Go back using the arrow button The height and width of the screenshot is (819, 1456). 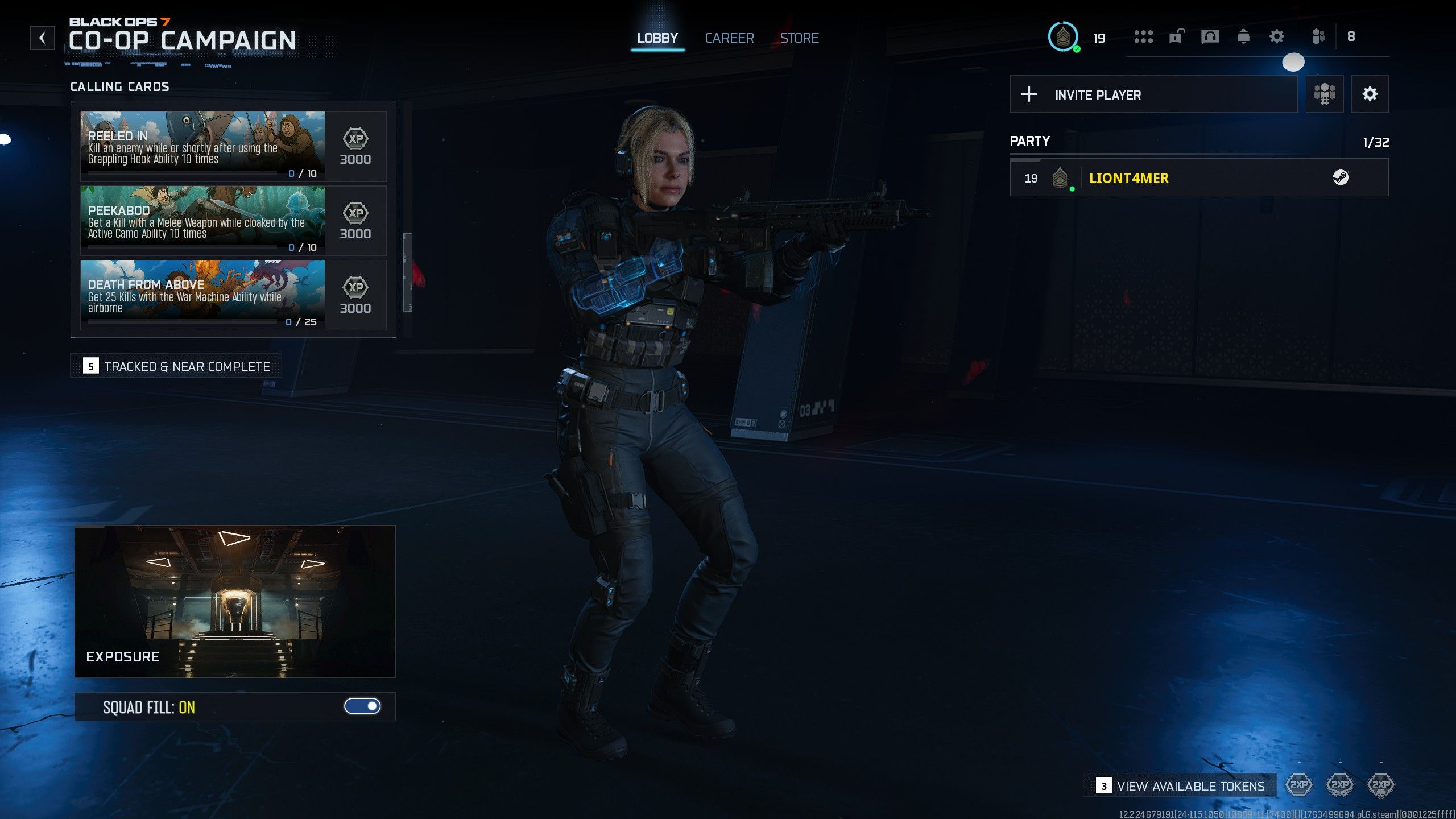pos(42,38)
